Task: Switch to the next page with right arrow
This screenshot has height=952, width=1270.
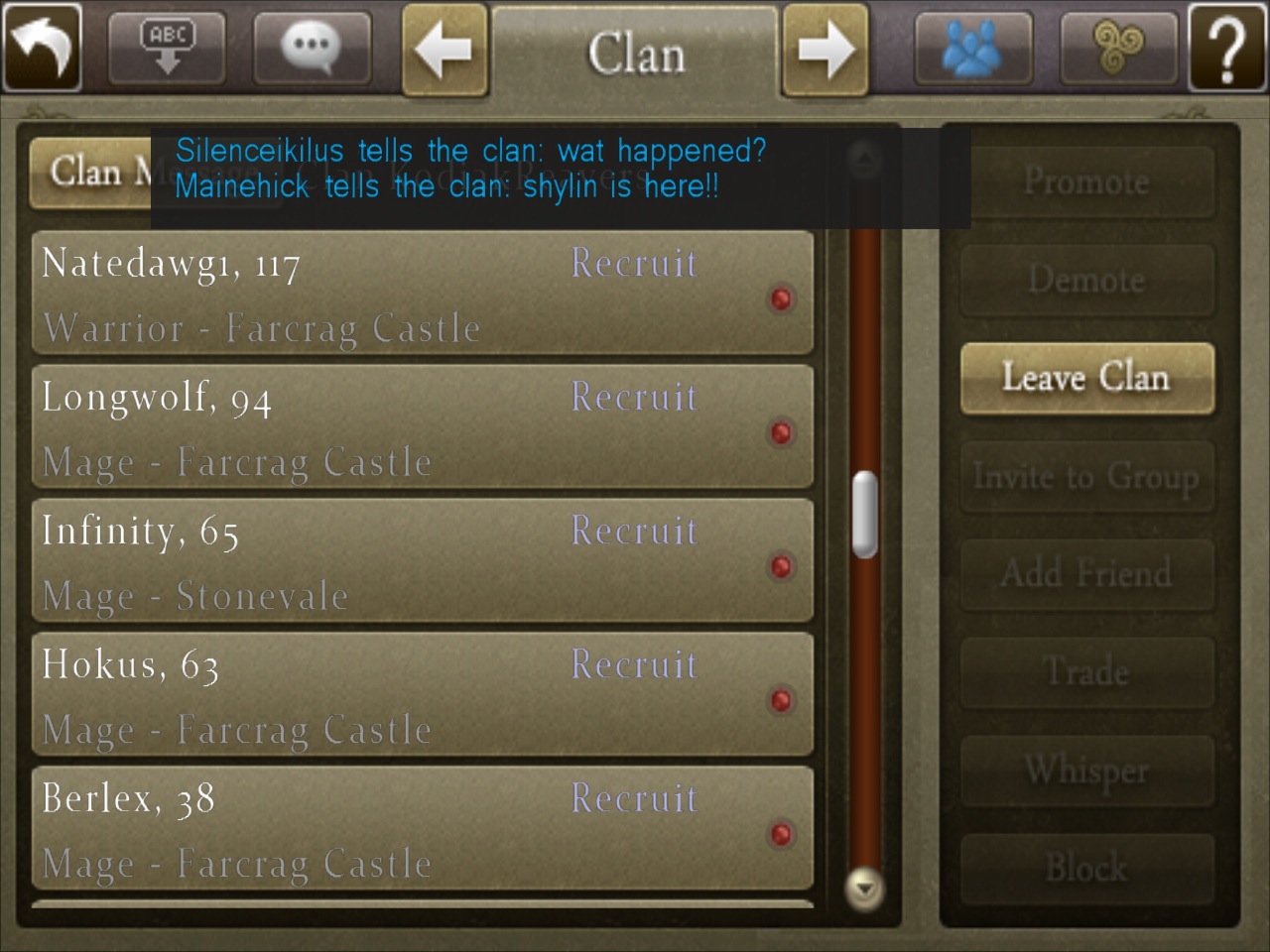Action: click(x=825, y=49)
